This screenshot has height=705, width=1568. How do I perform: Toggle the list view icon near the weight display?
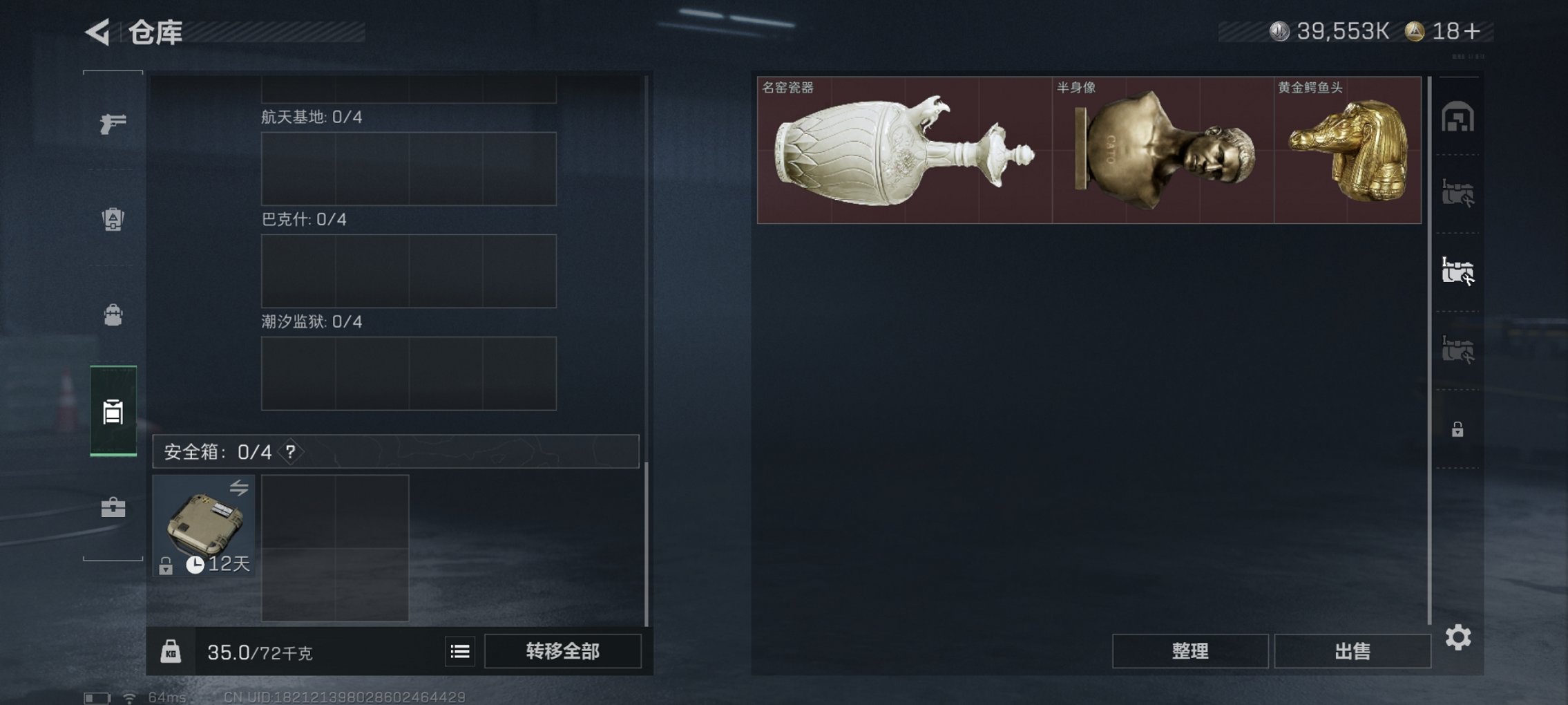coord(460,651)
